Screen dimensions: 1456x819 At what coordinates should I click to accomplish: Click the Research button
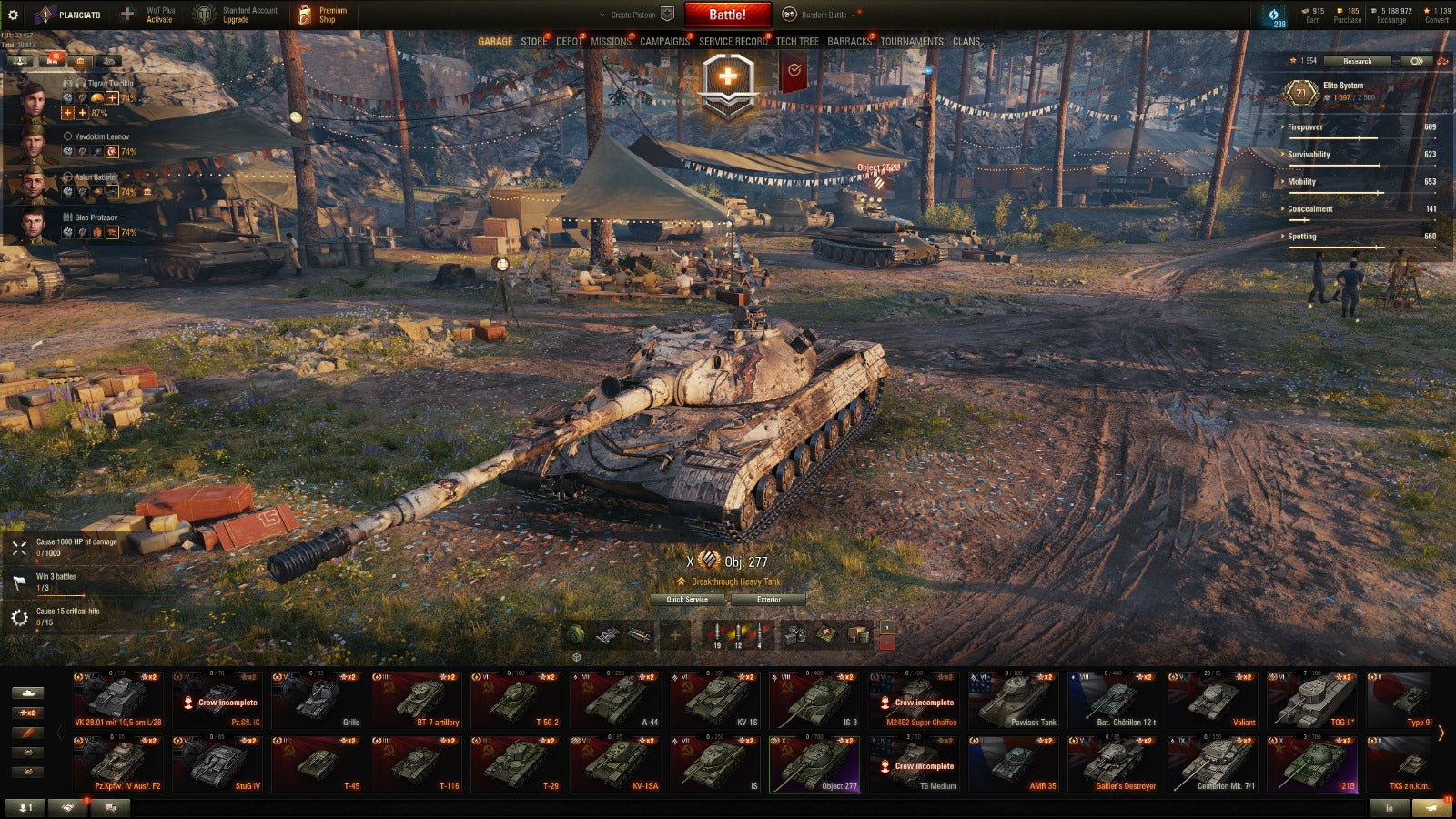pyautogui.click(x=1357, y=61)
